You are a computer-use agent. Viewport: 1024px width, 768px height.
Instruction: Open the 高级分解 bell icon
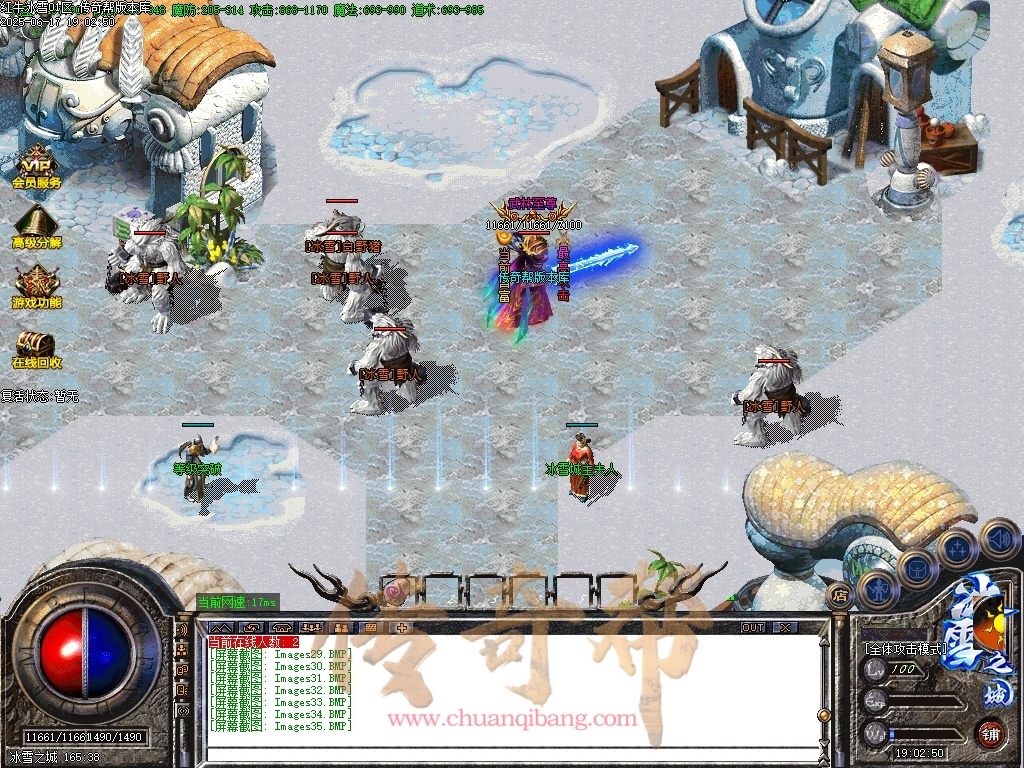pos(37,226)
